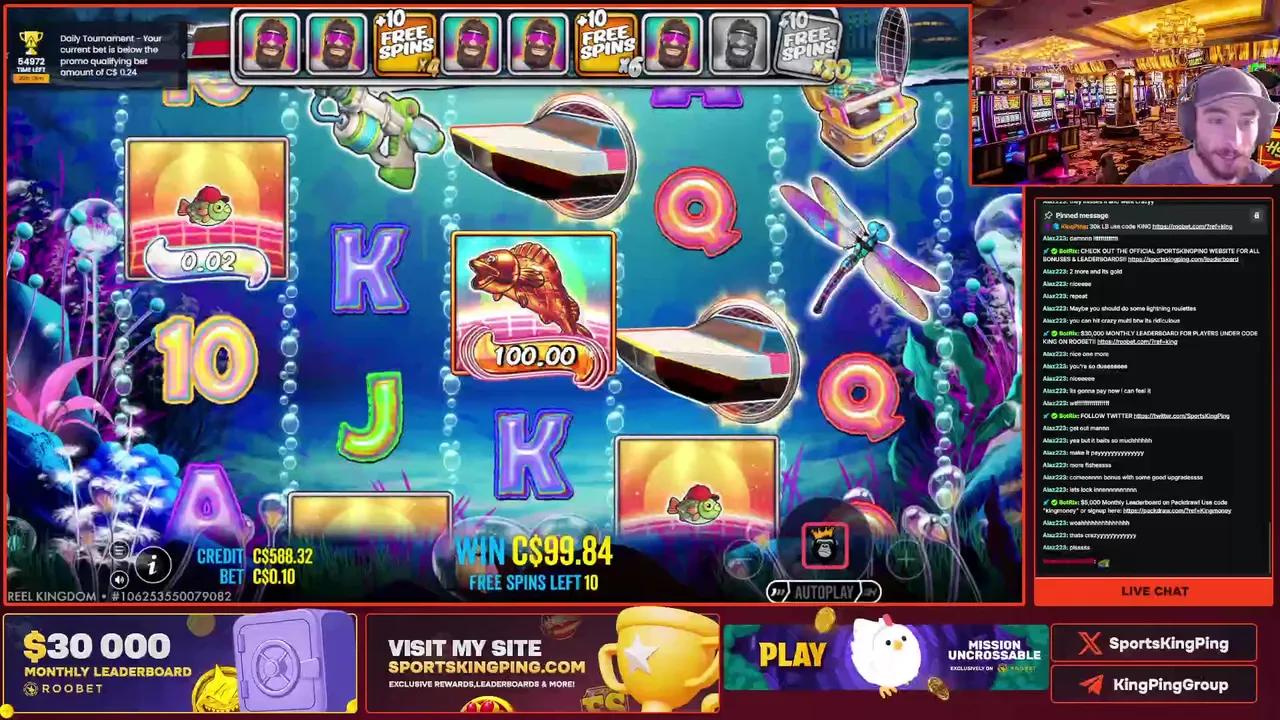
Task: Open the LIVE CHAT panel label
Action: [x=1154, y=591]
